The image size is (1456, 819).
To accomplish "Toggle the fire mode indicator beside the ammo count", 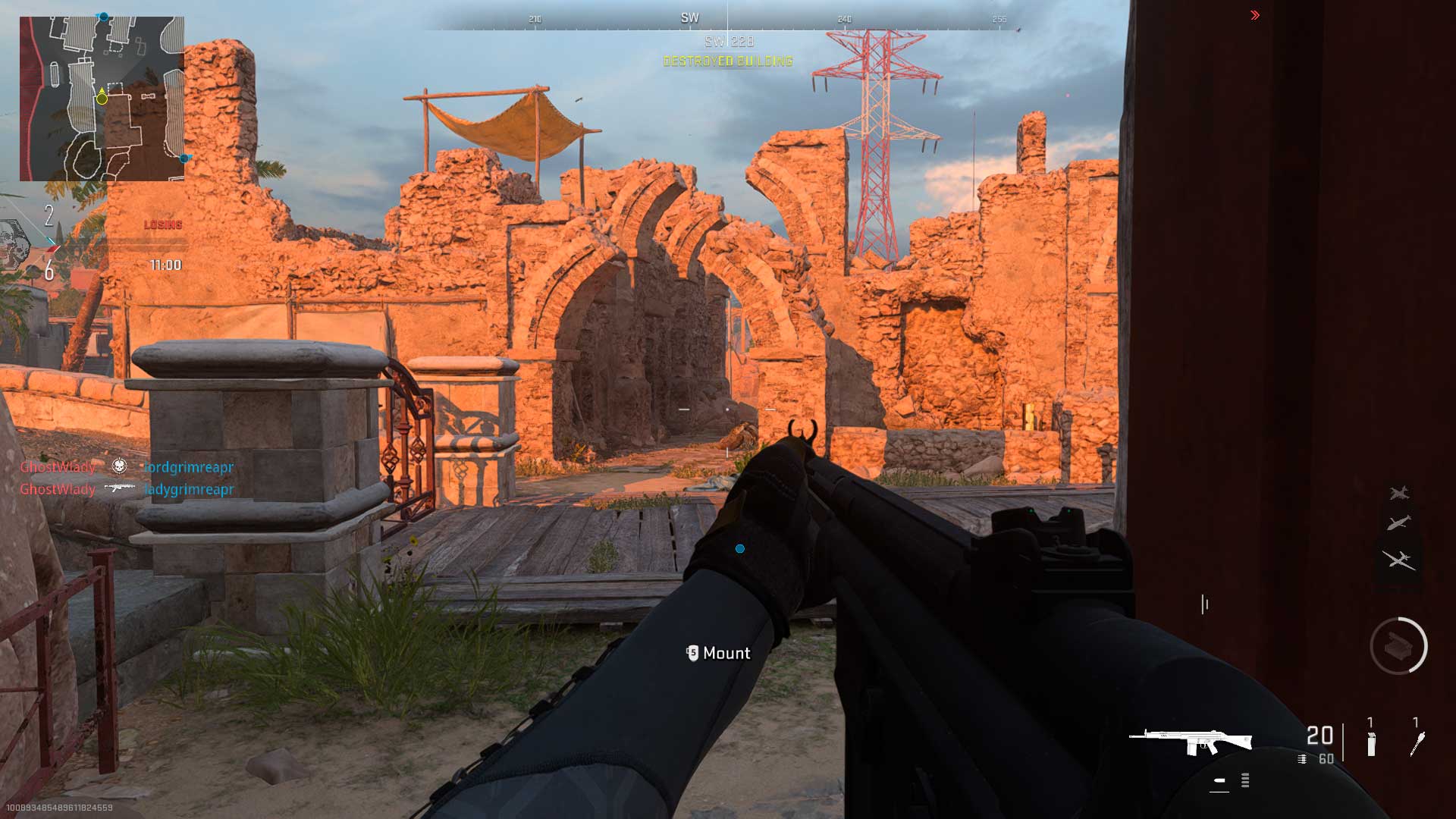I will pyautogui.click(x=1302, y=759).
